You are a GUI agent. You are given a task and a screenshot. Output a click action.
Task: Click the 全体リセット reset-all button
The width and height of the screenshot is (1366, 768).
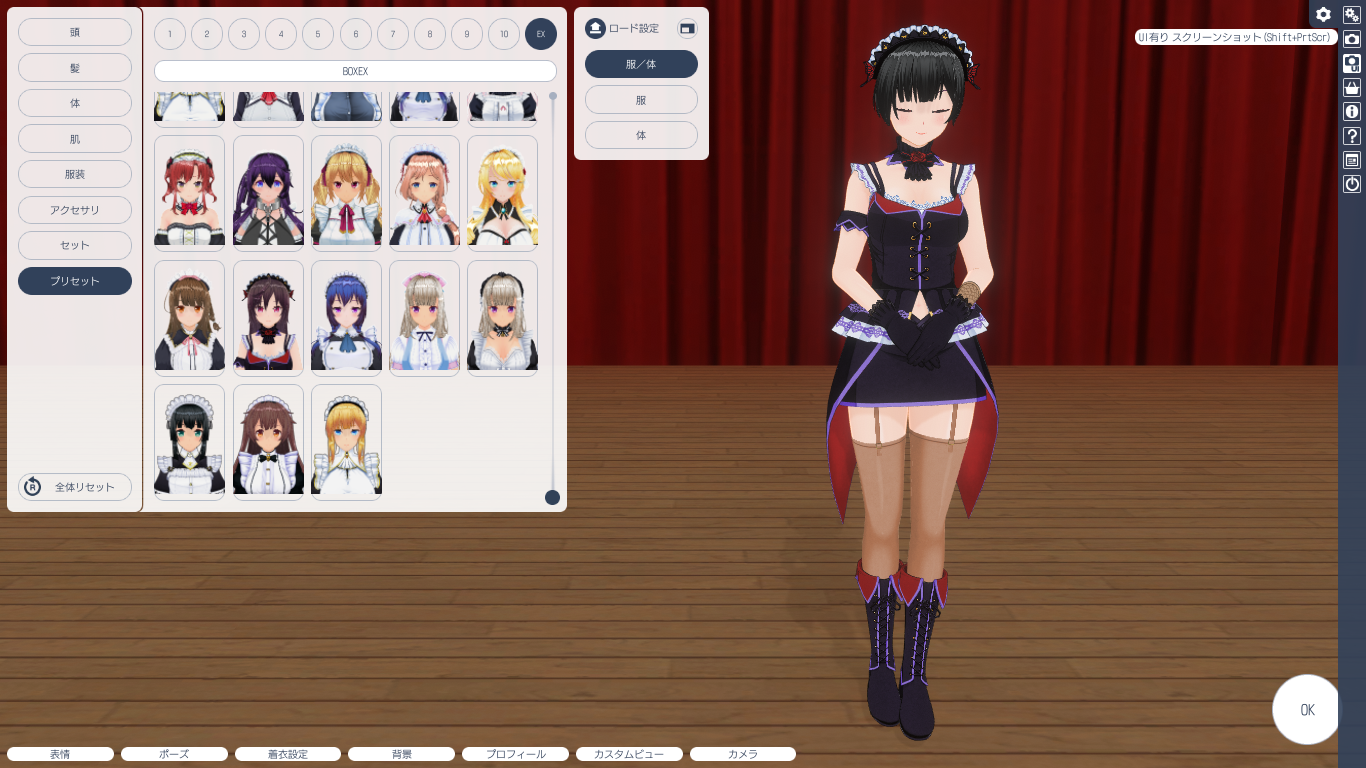(x=75, y=487)
